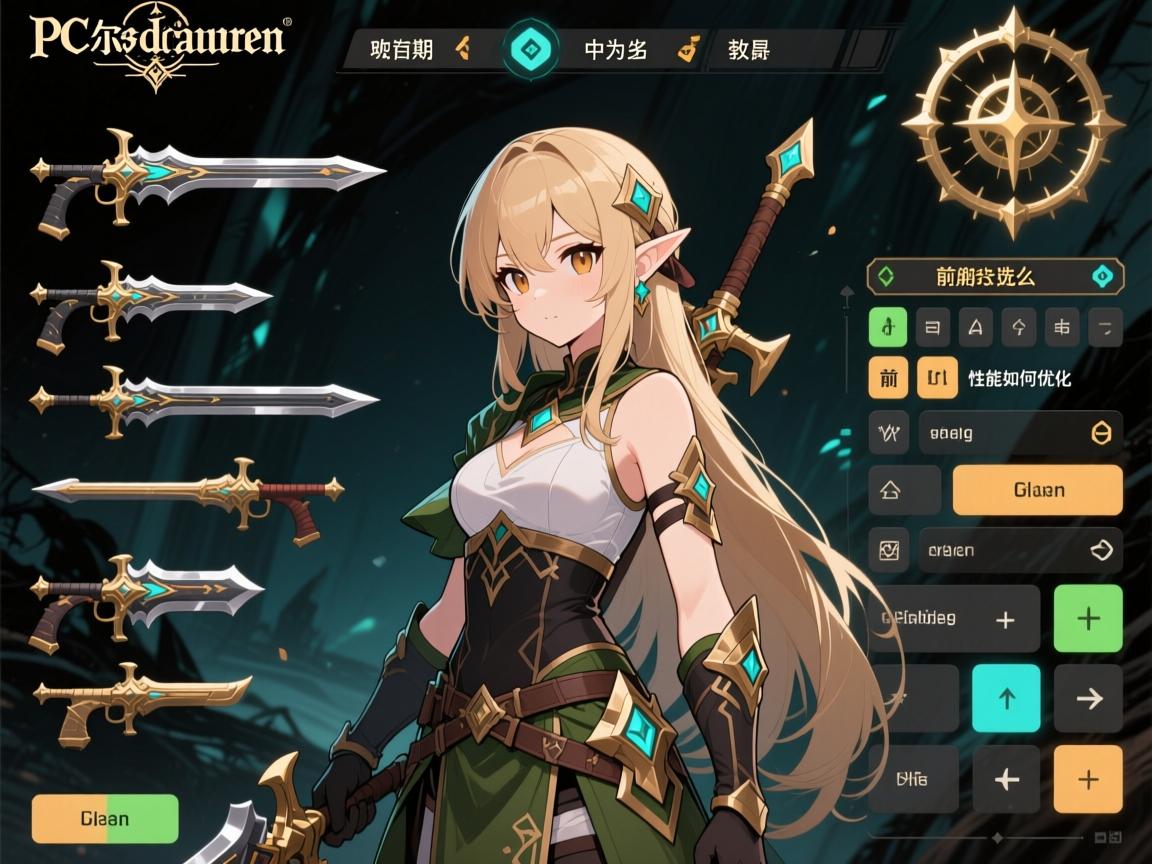Open the golden compass star emblem
The height and width of the screenshot is (864, 1152).
(1012, 122)
